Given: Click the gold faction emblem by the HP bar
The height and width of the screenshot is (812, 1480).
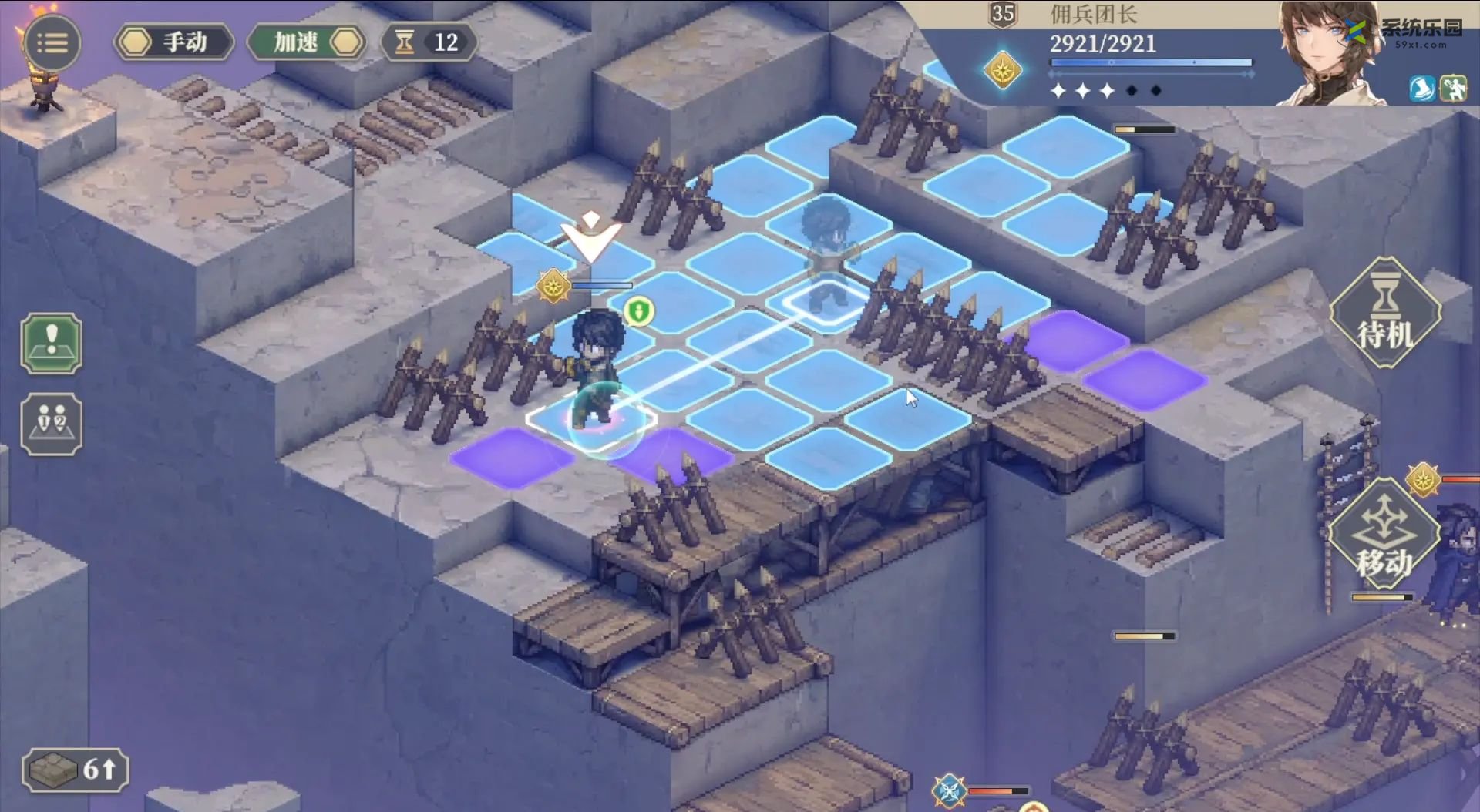Looking at the screenshot, I should (x=1002, y=71).
